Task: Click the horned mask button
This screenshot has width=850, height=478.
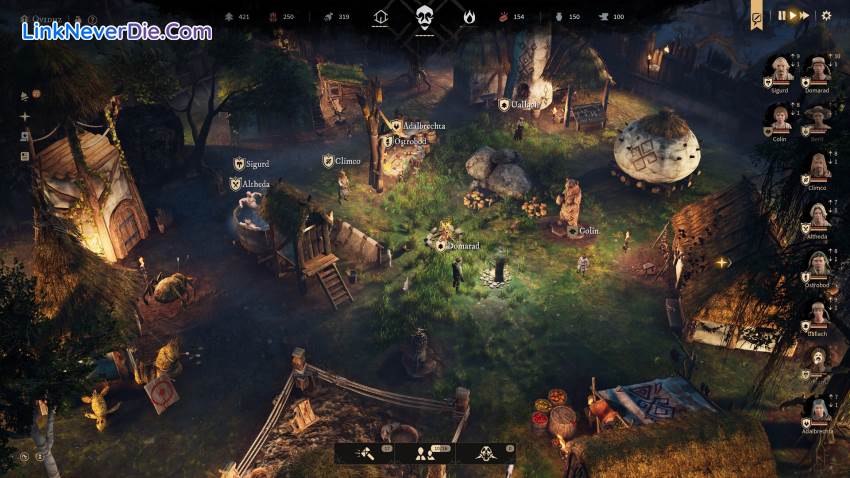Action: (487, 453)
